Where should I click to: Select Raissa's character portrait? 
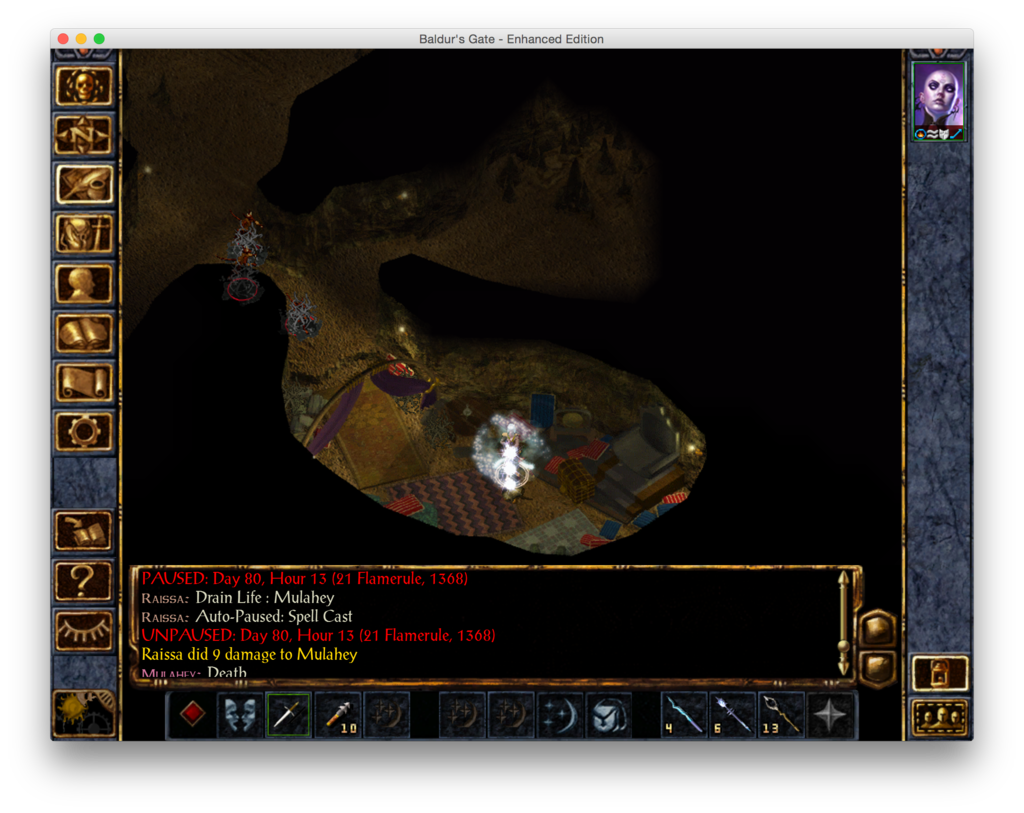coord(939,98)
